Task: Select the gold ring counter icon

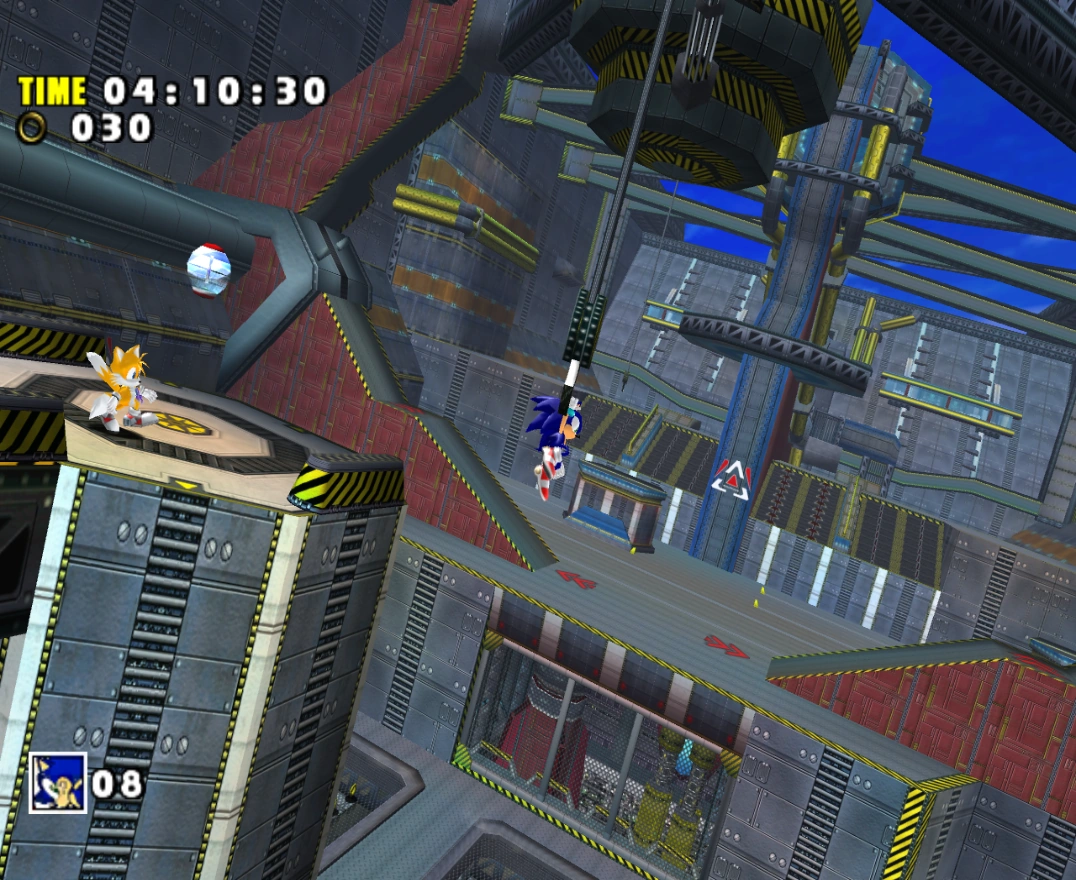Action: (x=33, y=128)
